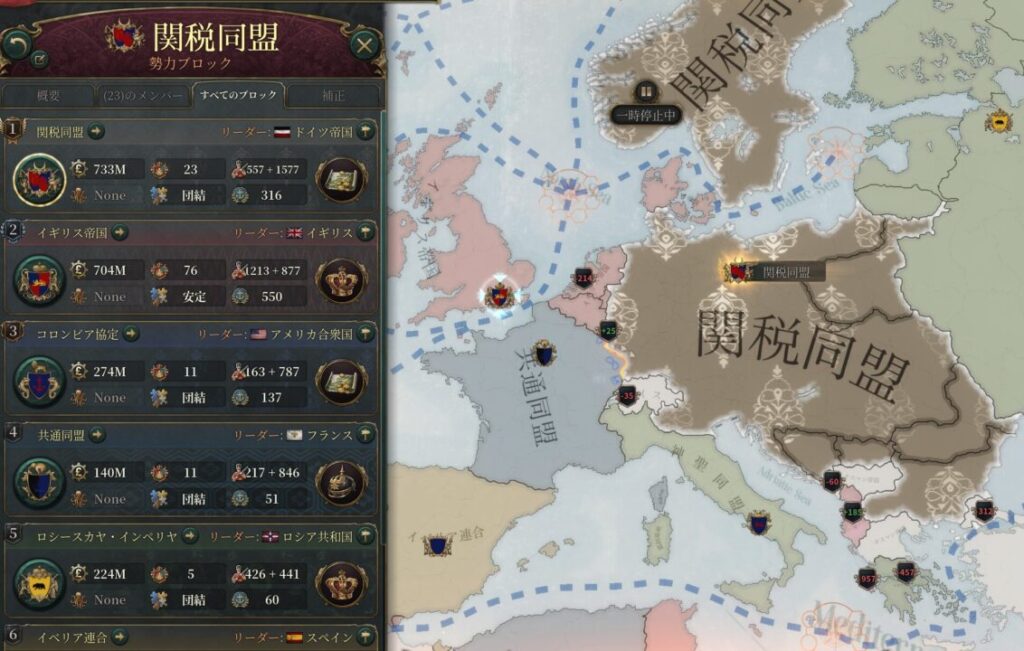The image size is (1024, 651).
Task: Click the arrow button beside コロンビア協定
Action: click(x=131, y=333)
